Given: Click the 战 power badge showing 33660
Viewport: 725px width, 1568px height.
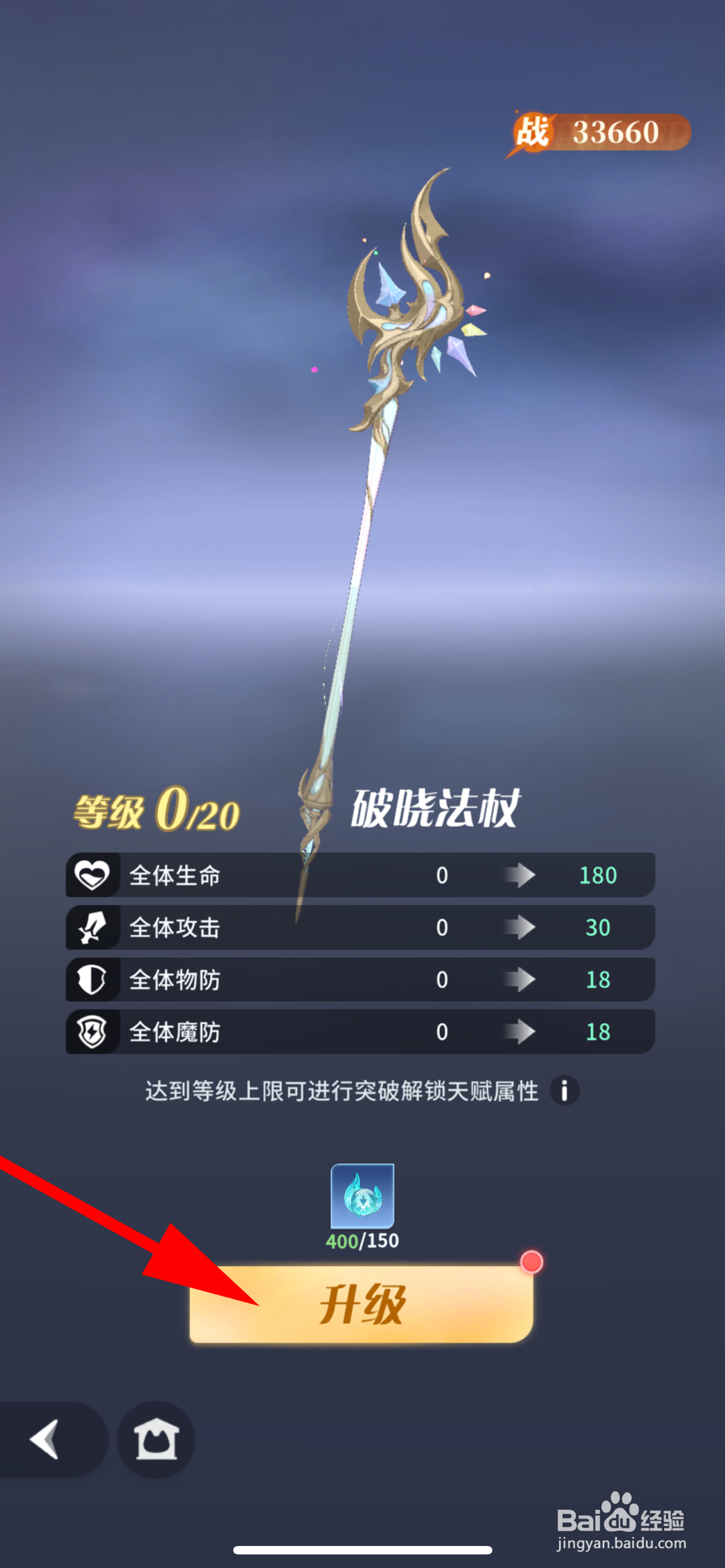Looking at the screenshot, I should coord(598,129).
